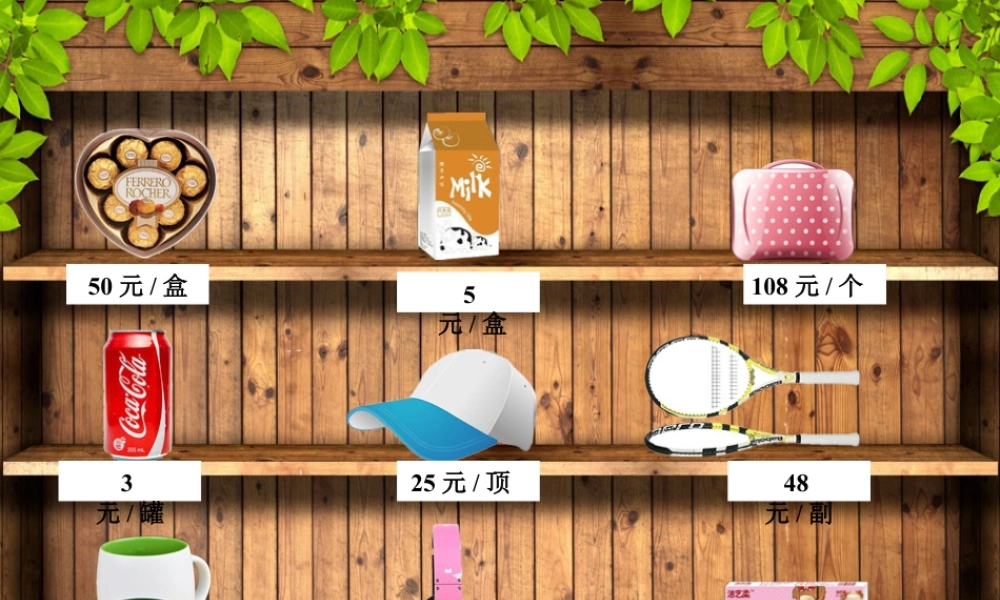Image resolution: width=1000 pixels, height=600 pixels.
Task: Select the Coca-Cola can
Action: click(137, 394)
